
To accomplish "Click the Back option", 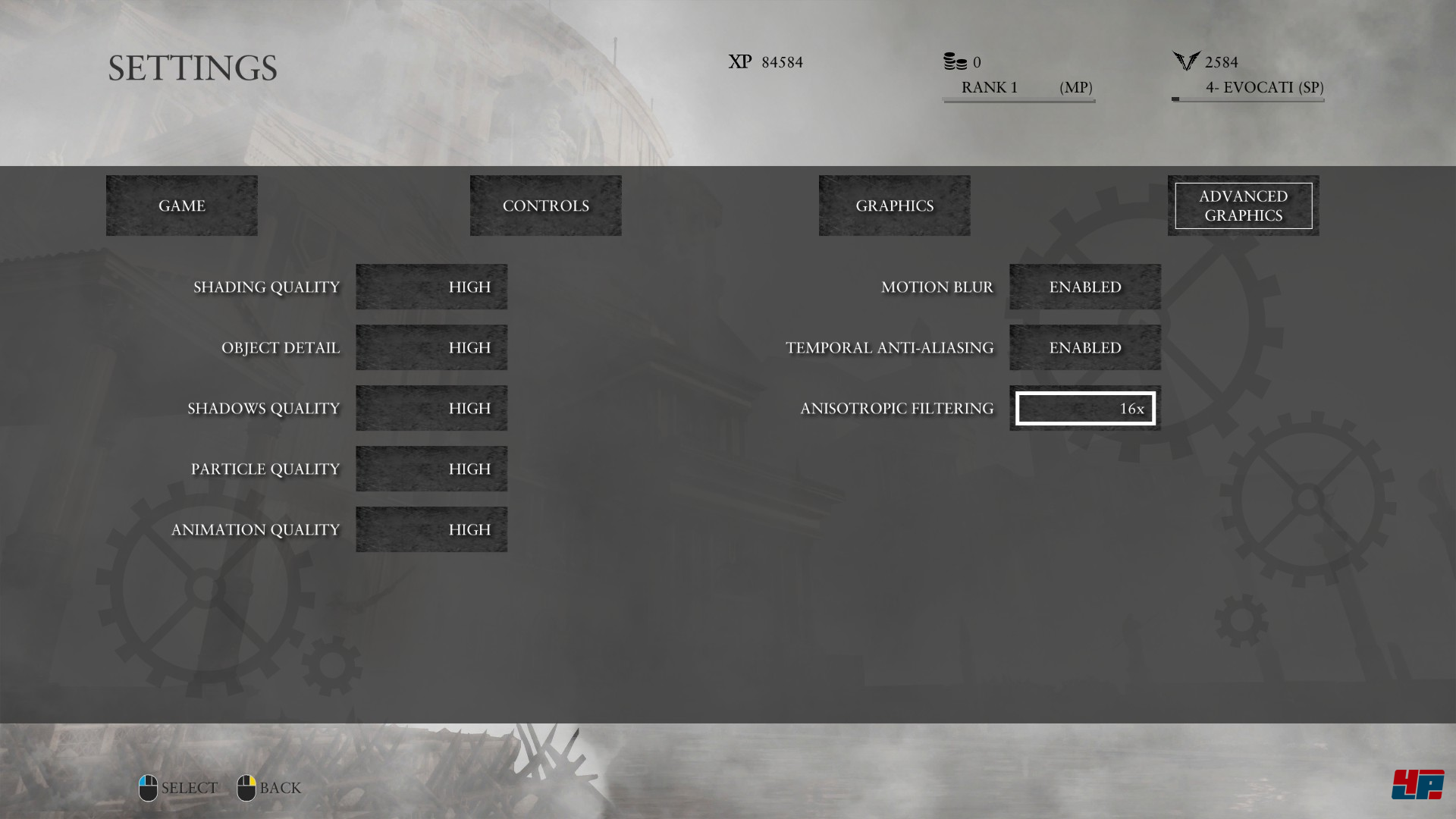I will 278,788.
